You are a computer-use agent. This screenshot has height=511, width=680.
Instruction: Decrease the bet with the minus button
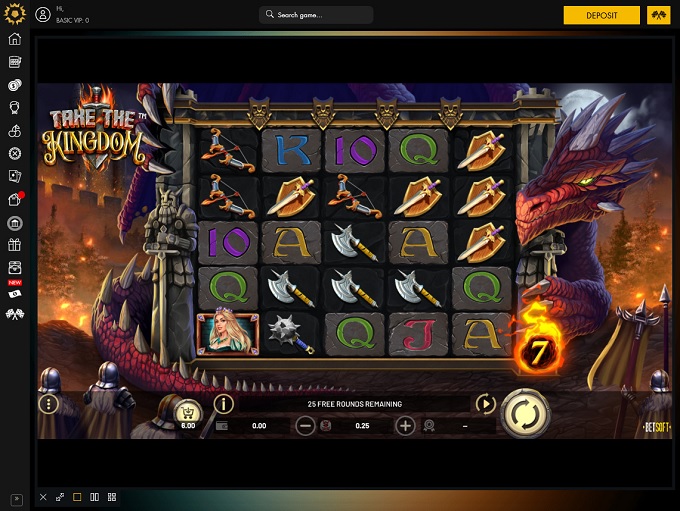(x=306, y=426)
